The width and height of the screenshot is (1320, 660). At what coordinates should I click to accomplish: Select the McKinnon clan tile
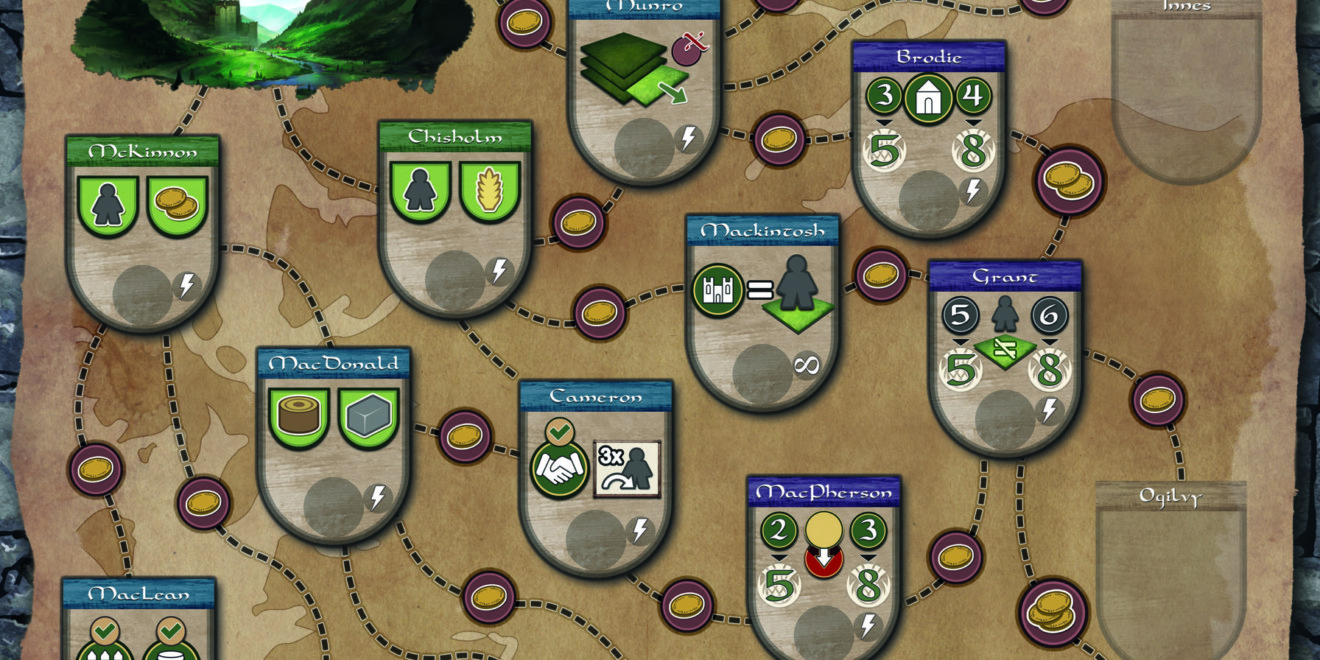[x=143, y=232]
